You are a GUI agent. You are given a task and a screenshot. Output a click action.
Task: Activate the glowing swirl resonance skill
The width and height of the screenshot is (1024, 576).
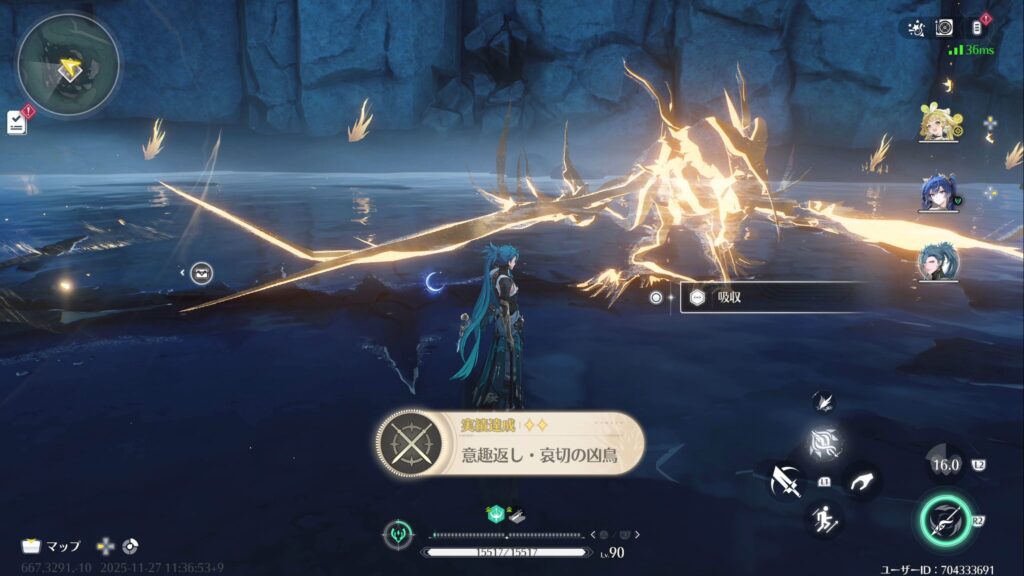(825, 443)
